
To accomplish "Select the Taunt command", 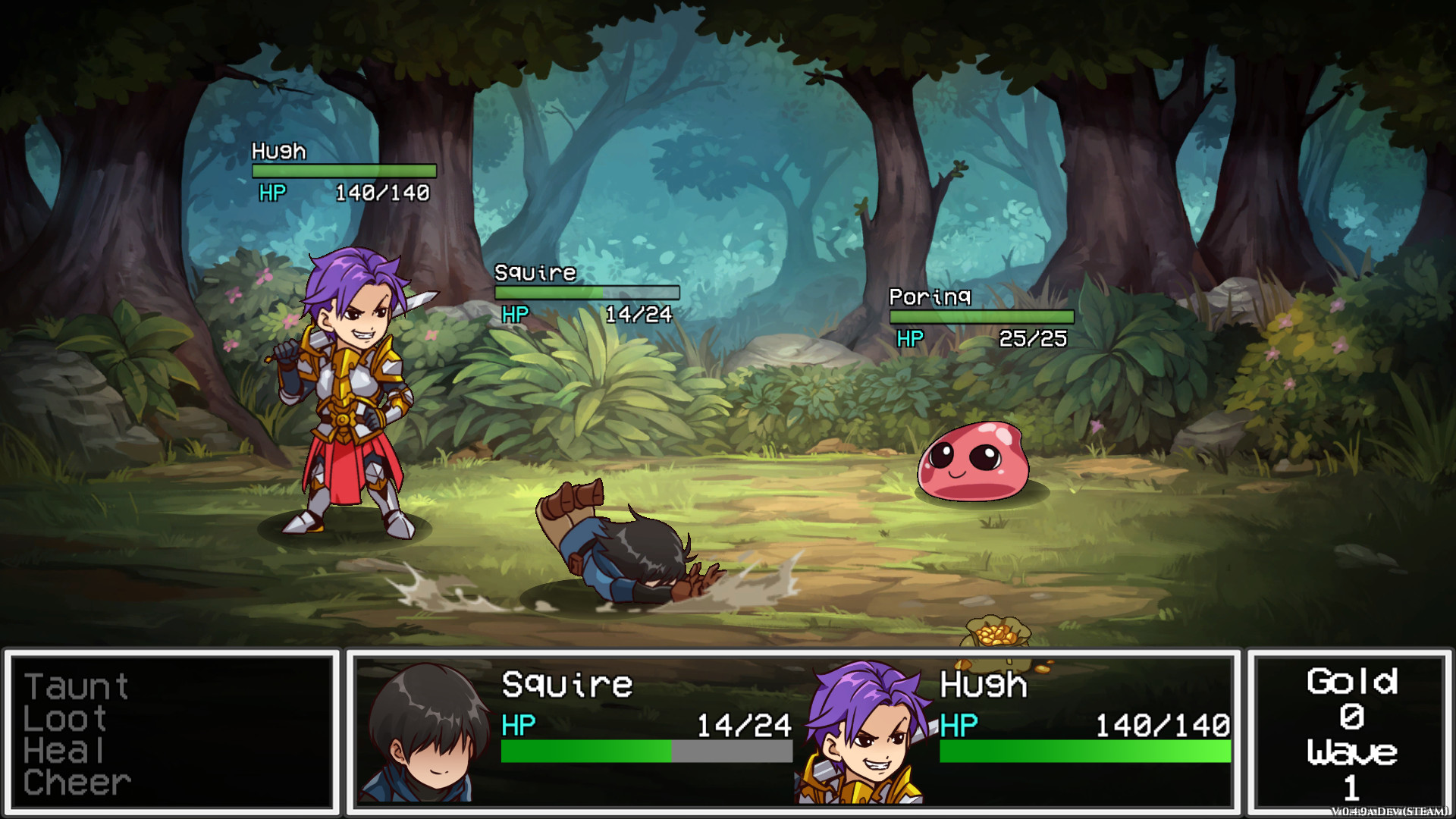I will point(76,685).
